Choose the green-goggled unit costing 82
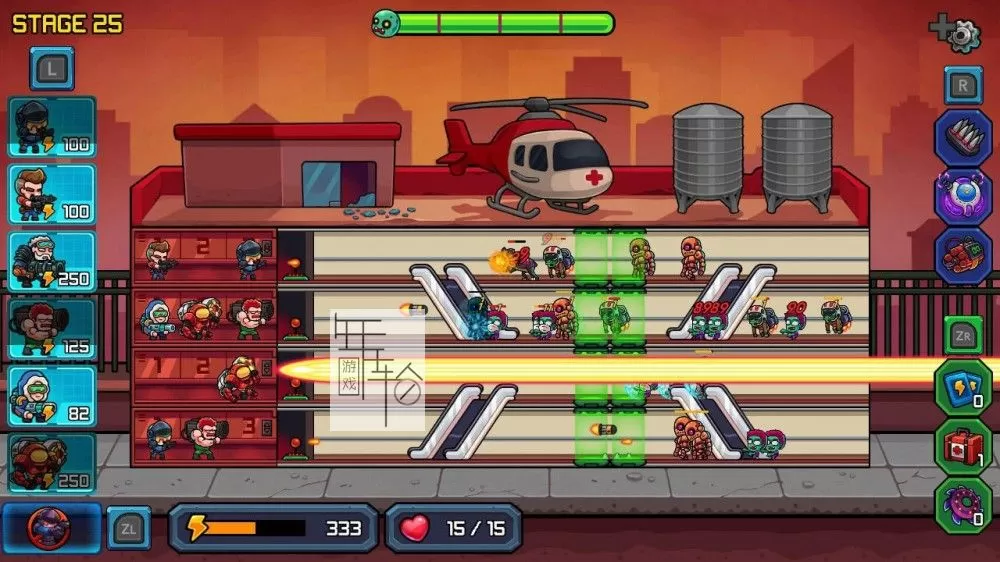 click(x=52, y=395)
